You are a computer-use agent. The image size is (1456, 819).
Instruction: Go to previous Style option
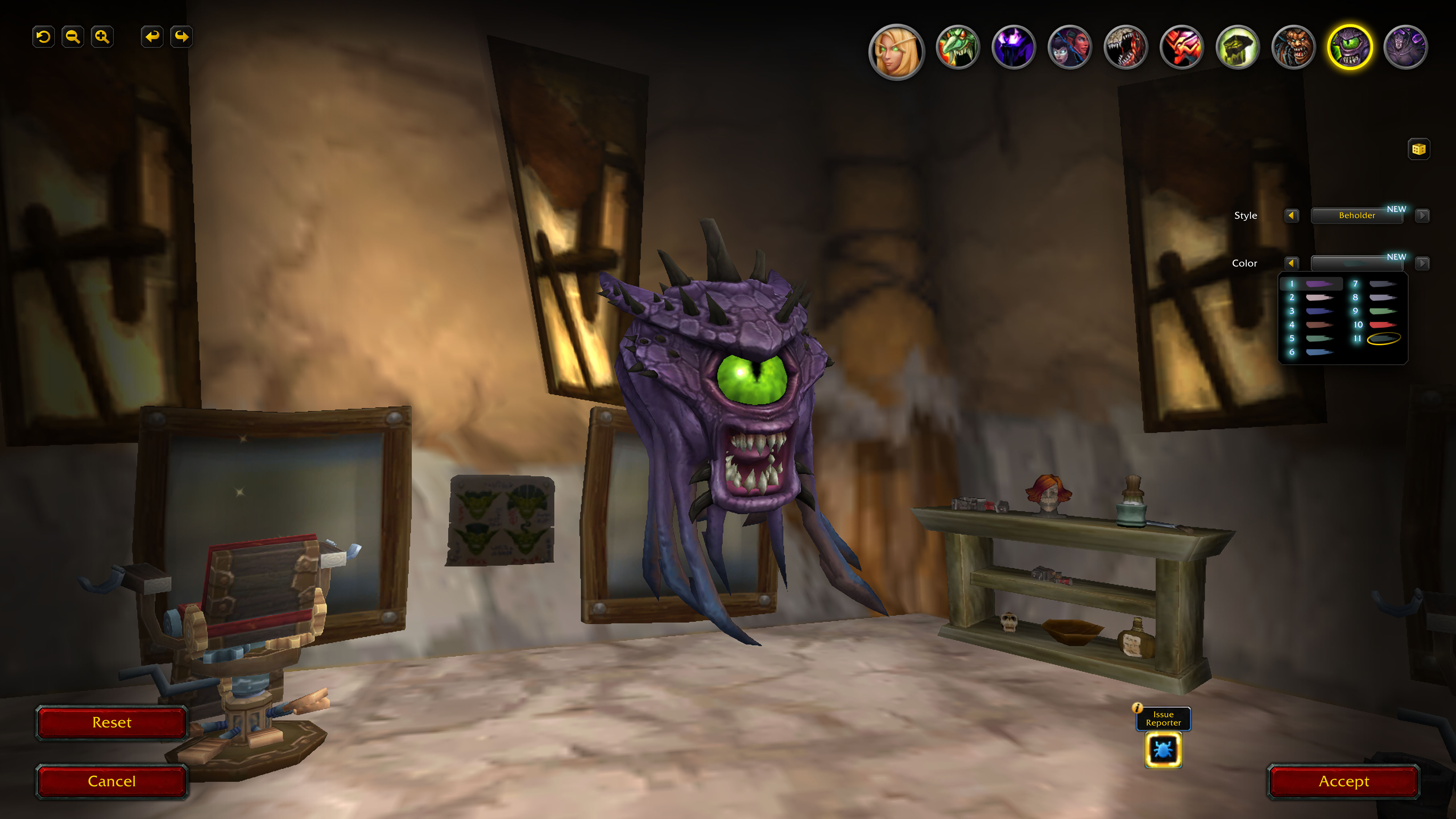(1292, 215)
